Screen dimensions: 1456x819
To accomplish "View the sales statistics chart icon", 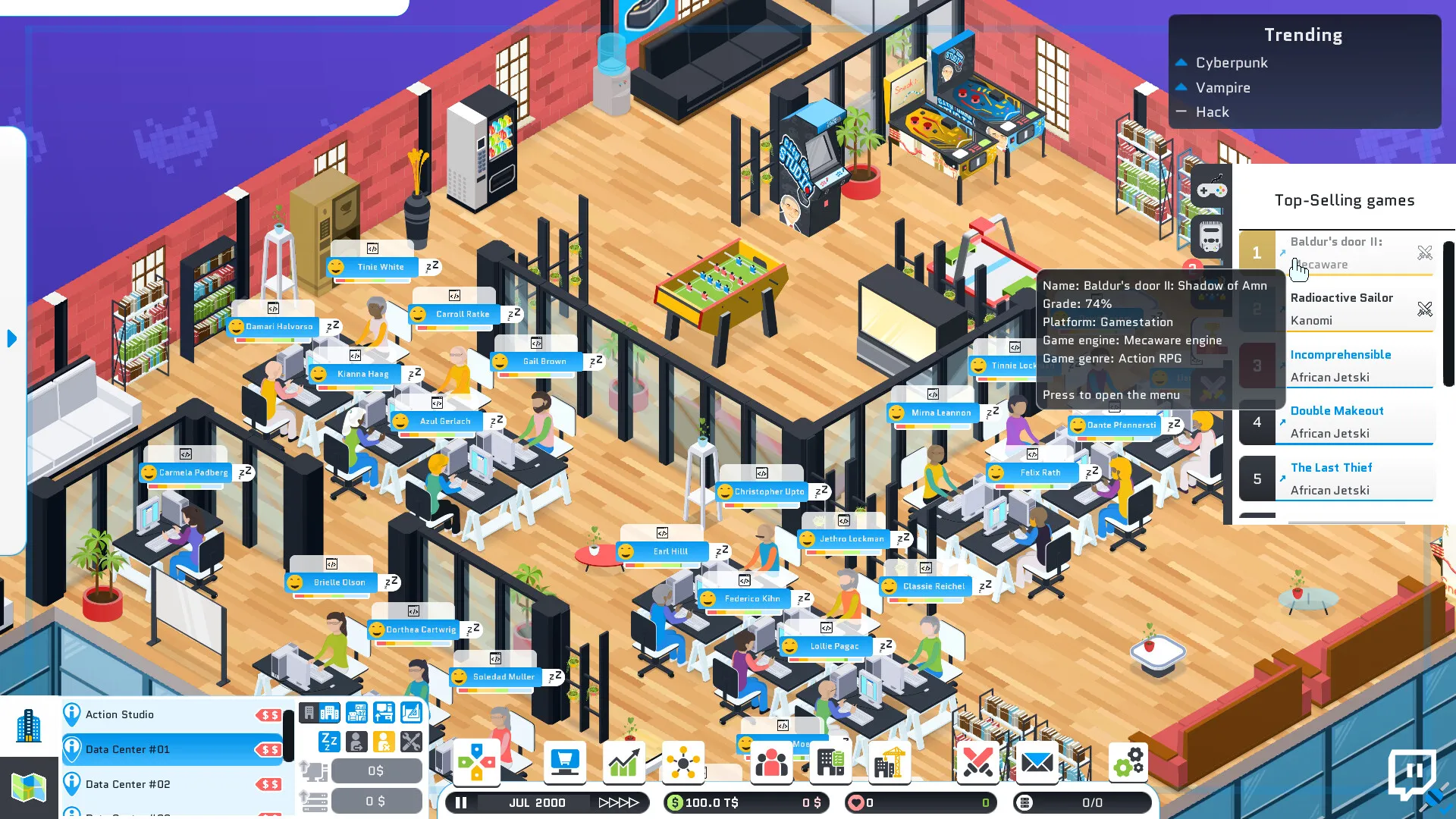I will [623, 762].
